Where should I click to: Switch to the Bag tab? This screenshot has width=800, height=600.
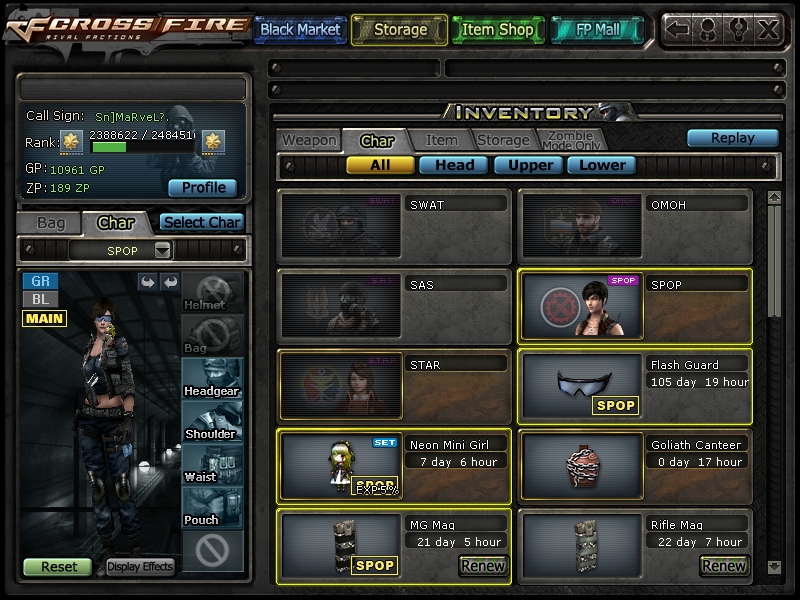pyautogui.click(x=50, y=222)
